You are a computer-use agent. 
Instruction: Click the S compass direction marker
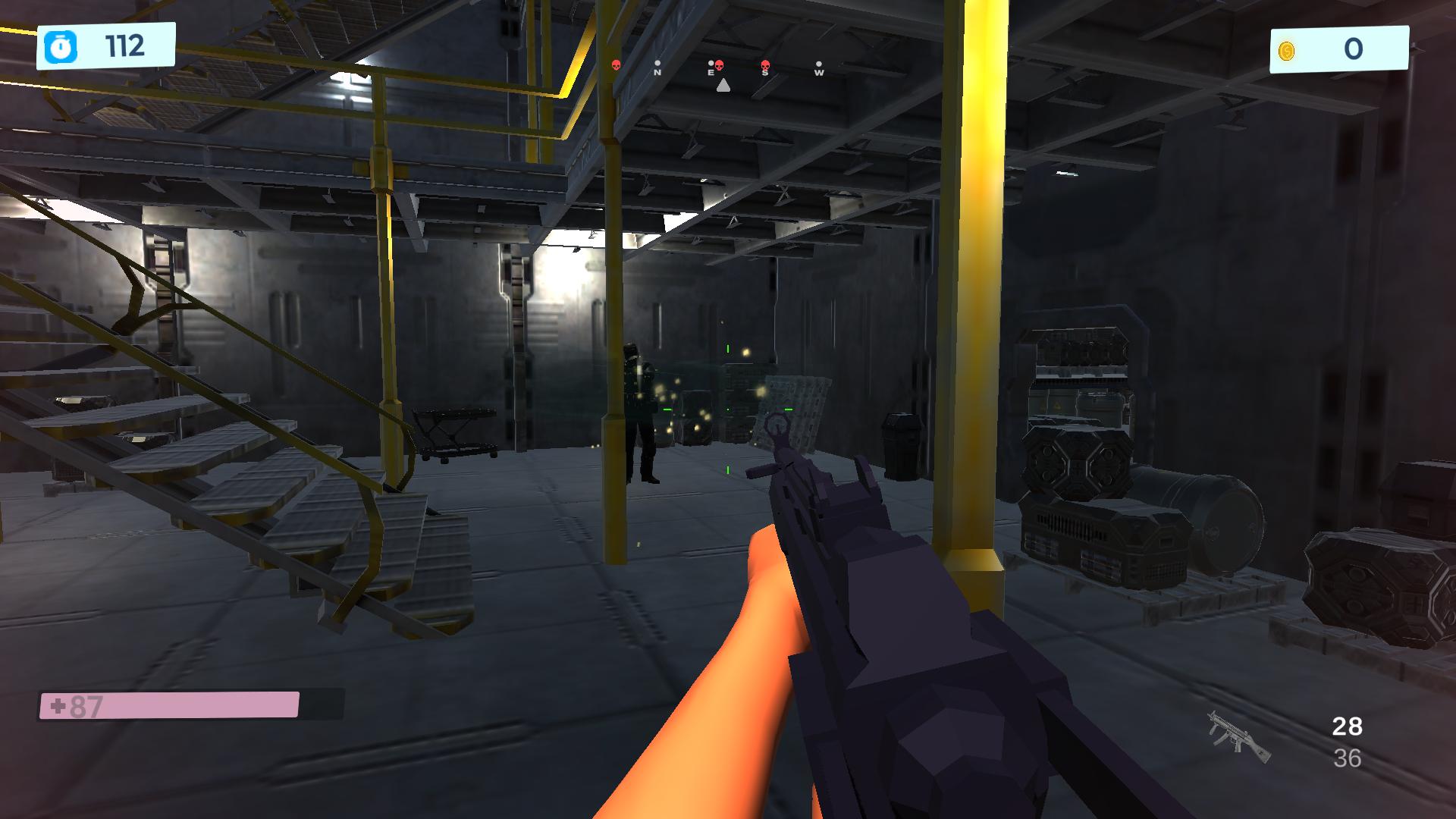764,73
